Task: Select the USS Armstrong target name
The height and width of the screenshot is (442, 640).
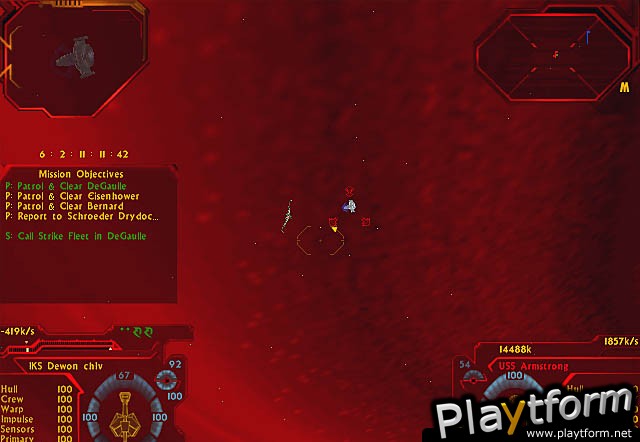Action: click(x=533, y=366)
